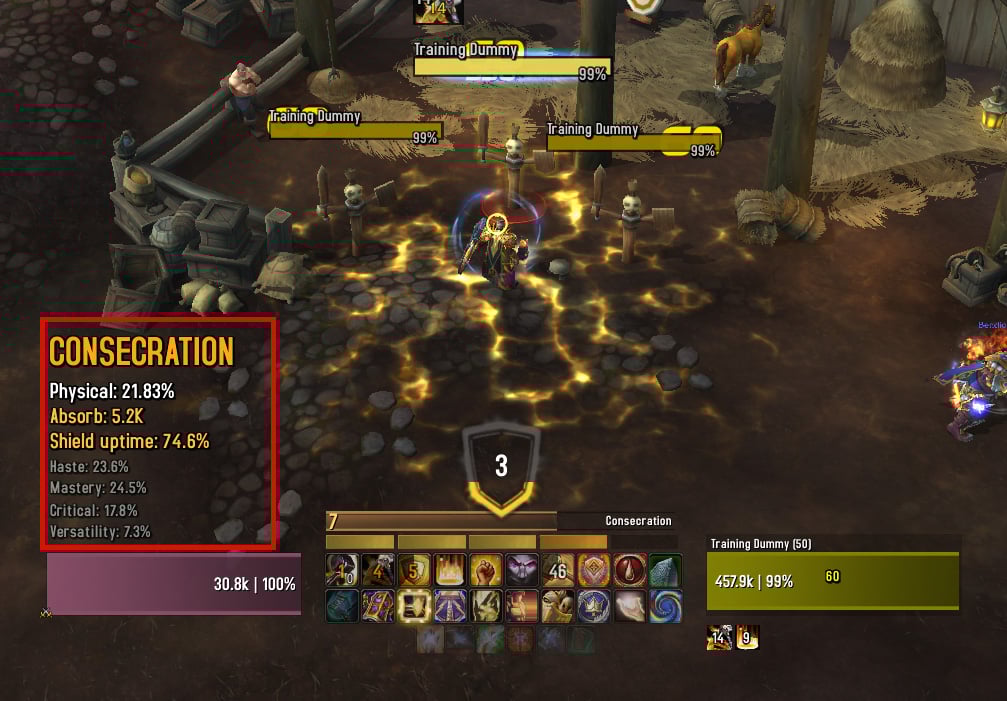
Task: Cast the blue crown blessing ability
Action: click(593, 606)
